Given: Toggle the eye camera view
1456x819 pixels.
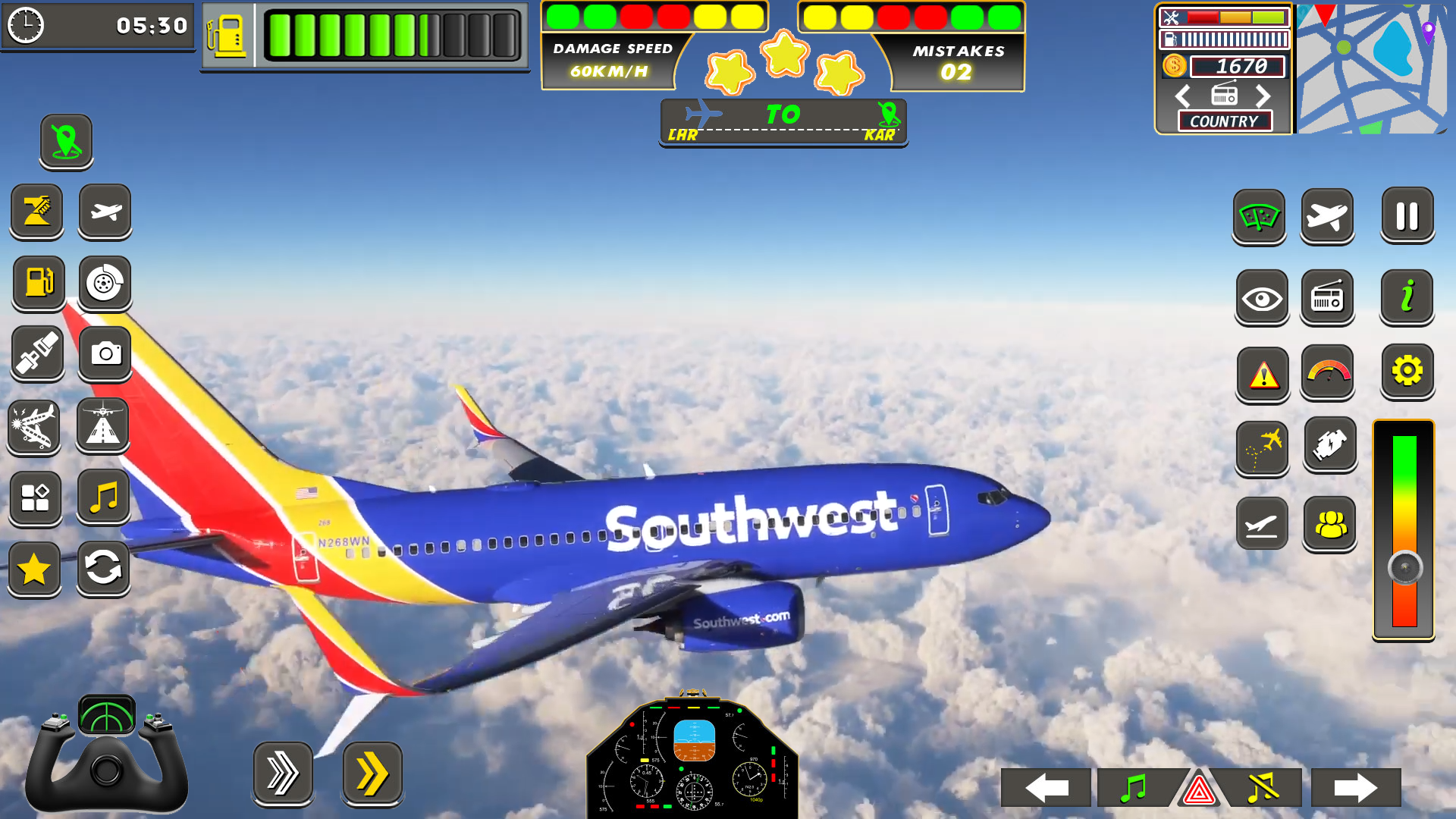Looking at the screenshot, I should tap(1260, 299).
